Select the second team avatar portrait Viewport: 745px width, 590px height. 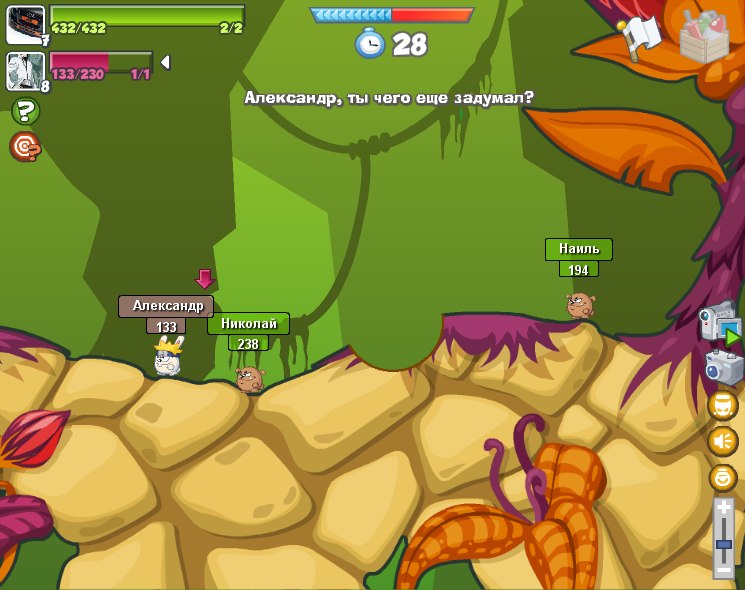[25, 72]
